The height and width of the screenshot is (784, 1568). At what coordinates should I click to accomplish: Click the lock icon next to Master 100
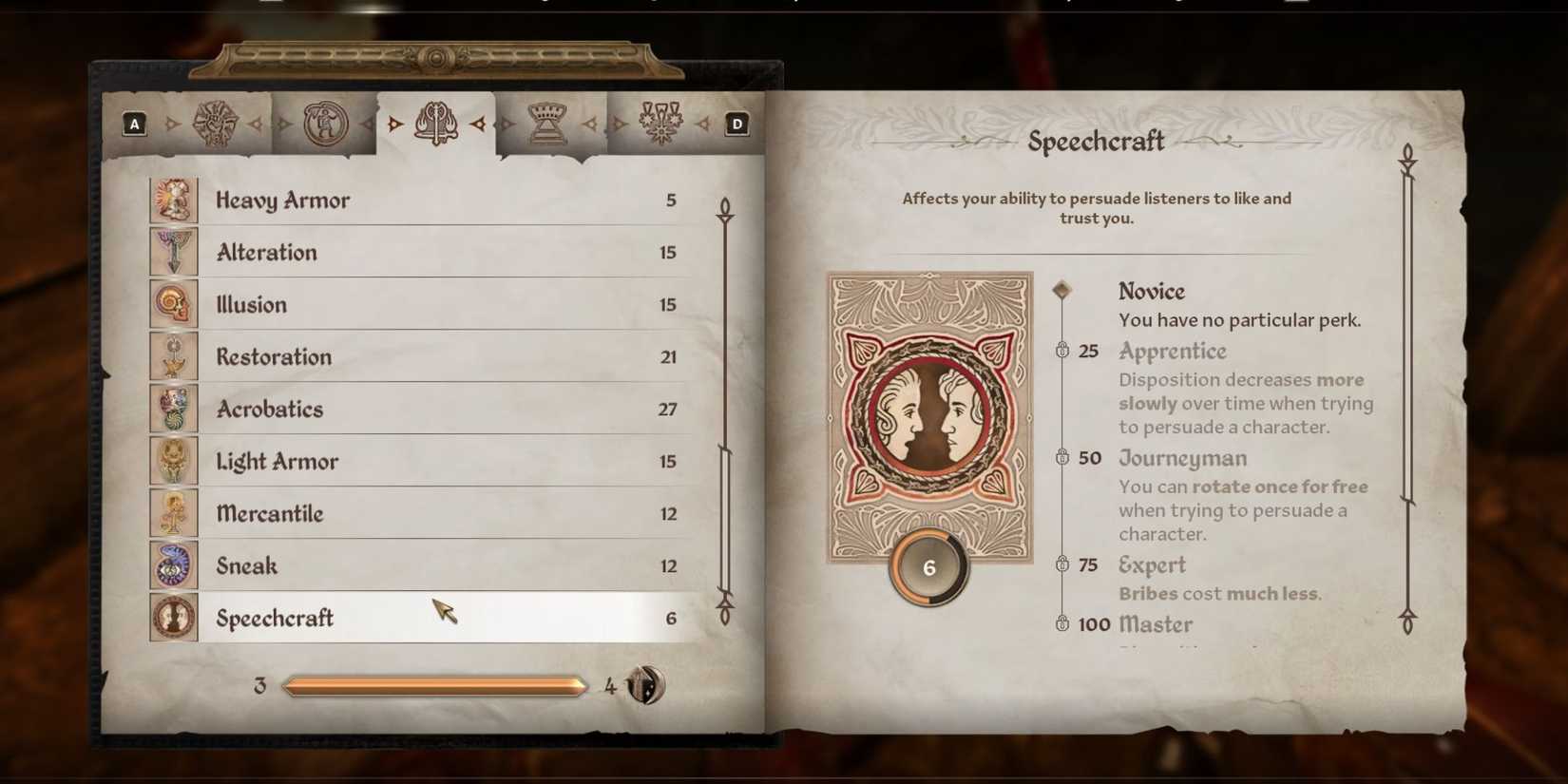click(x=1064, y=624)
